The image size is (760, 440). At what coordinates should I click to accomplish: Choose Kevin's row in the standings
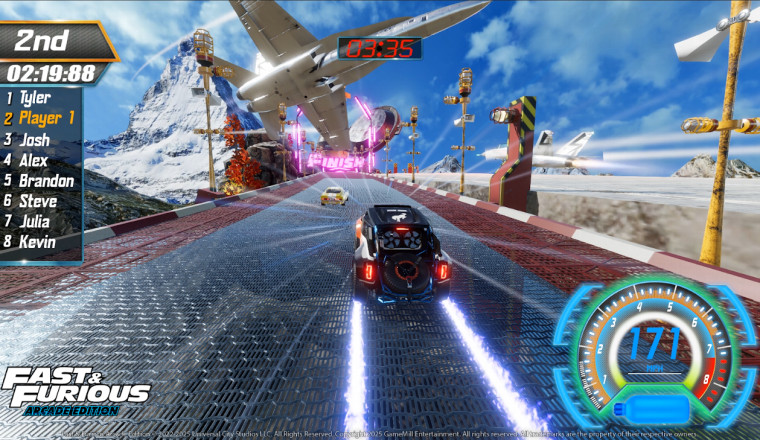[x=37, y=242]
